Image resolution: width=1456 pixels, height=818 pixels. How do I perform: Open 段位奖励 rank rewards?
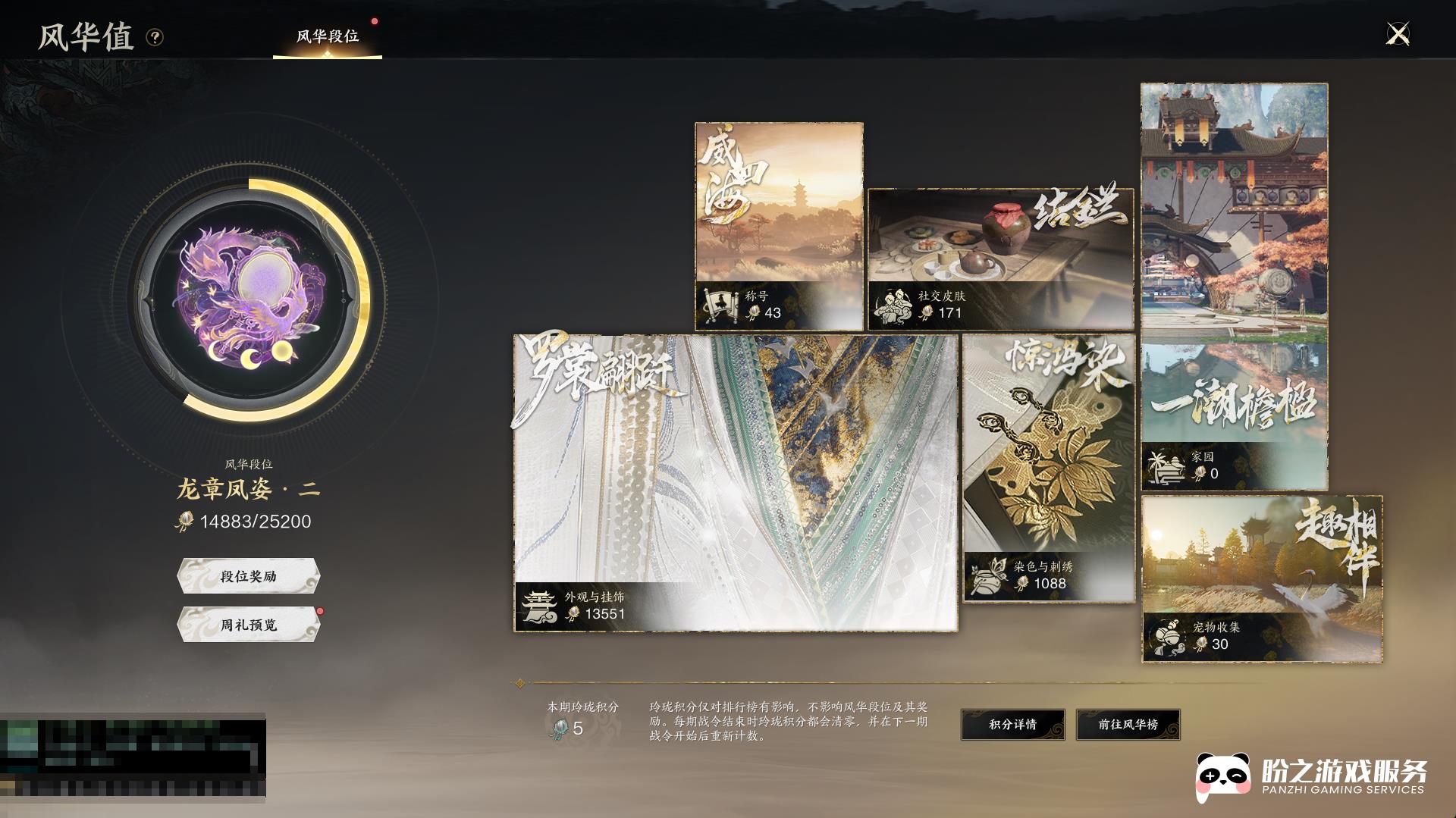click(249, 576)
